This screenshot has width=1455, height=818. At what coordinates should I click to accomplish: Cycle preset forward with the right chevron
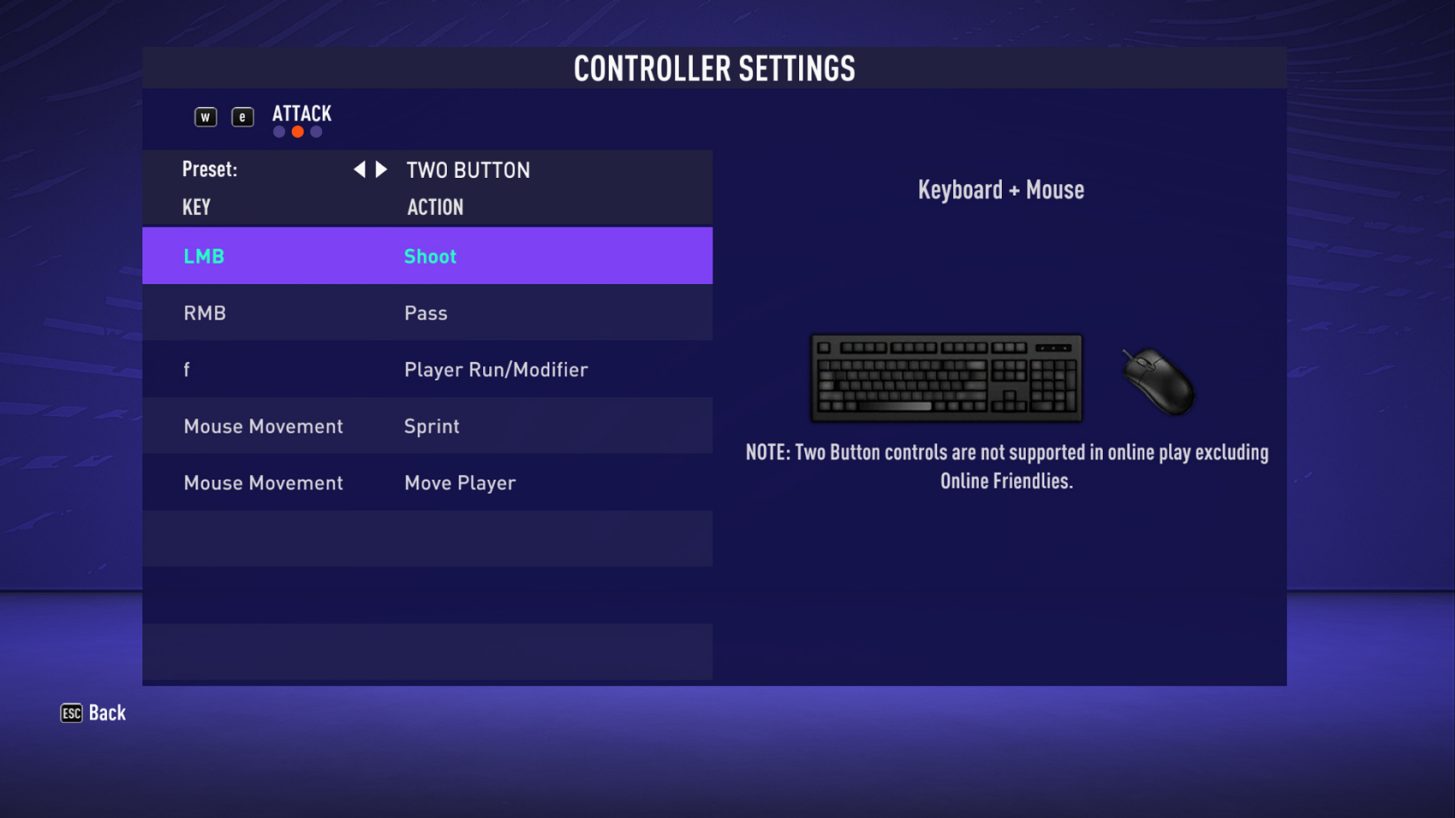coord(379,170)
